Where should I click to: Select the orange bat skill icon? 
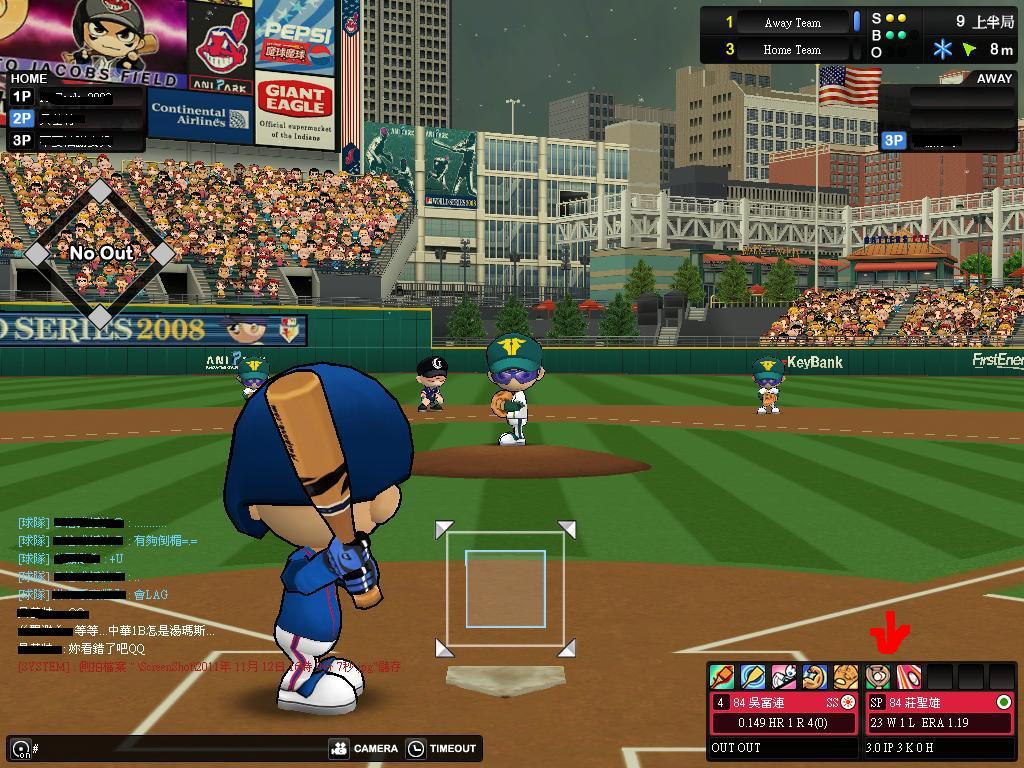tap(722, 677)
